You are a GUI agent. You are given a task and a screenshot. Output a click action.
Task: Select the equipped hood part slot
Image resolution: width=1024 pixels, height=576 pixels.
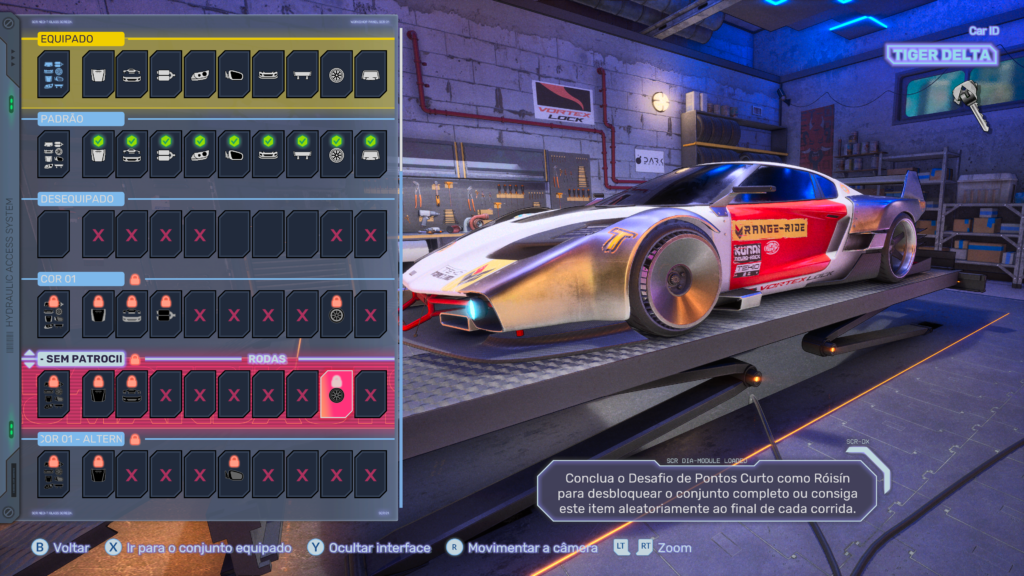98,74
